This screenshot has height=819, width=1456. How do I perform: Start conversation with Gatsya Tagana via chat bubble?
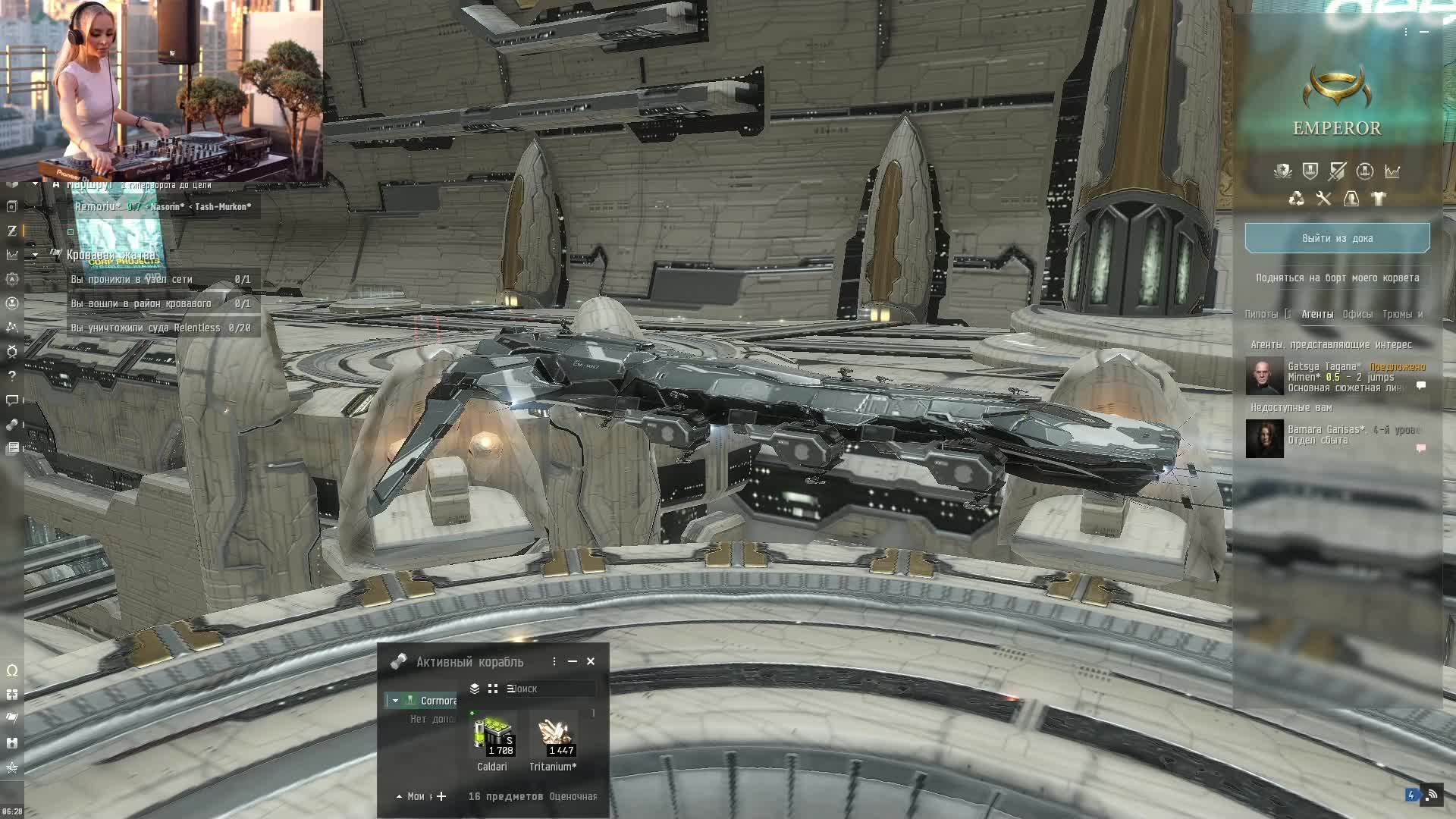point(1421,386)
